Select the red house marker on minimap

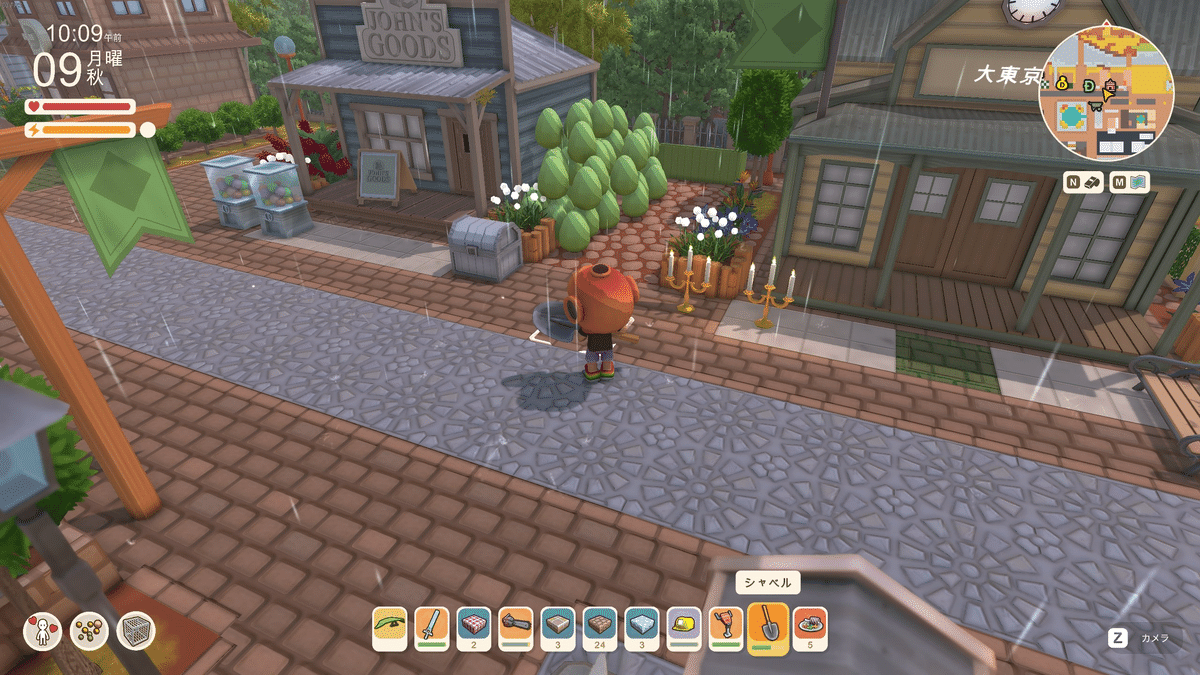point(1108,87)
